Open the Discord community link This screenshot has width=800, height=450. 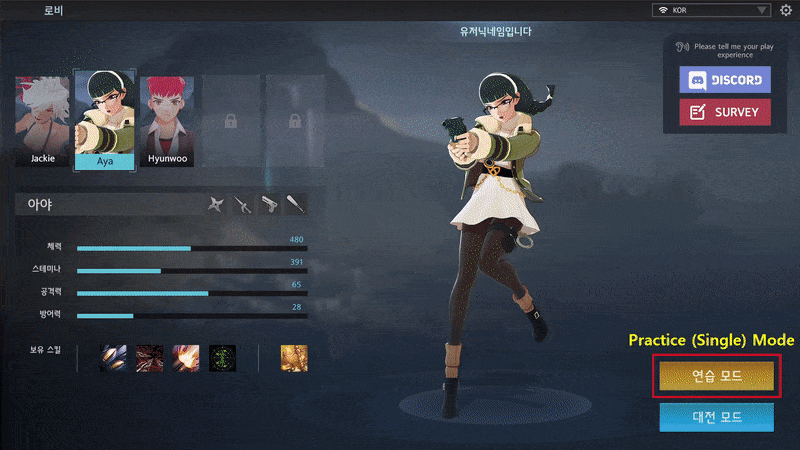point(724,80)
